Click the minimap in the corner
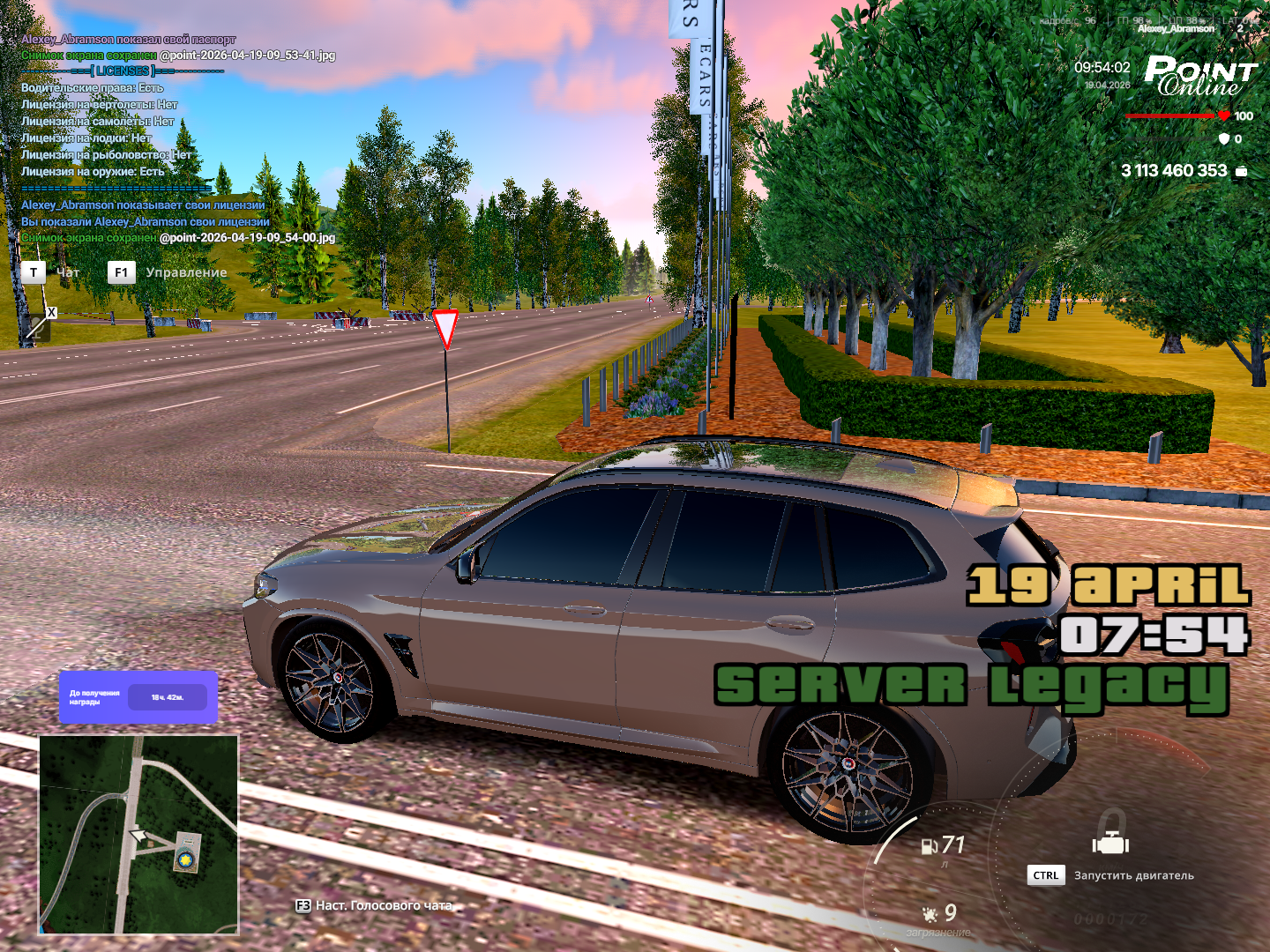The height and width of the screenshot is (952, 1270). click(138, 834)
